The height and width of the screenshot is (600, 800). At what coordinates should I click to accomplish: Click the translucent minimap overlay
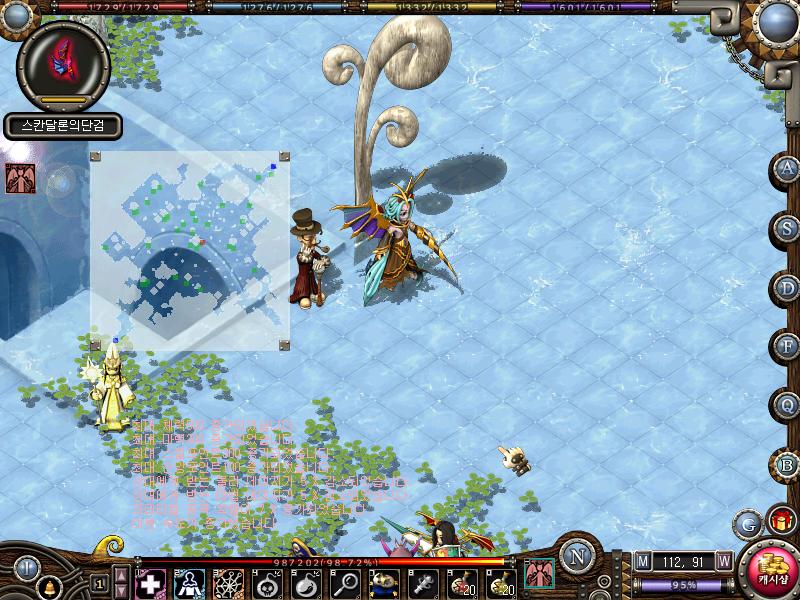[190, 250]
